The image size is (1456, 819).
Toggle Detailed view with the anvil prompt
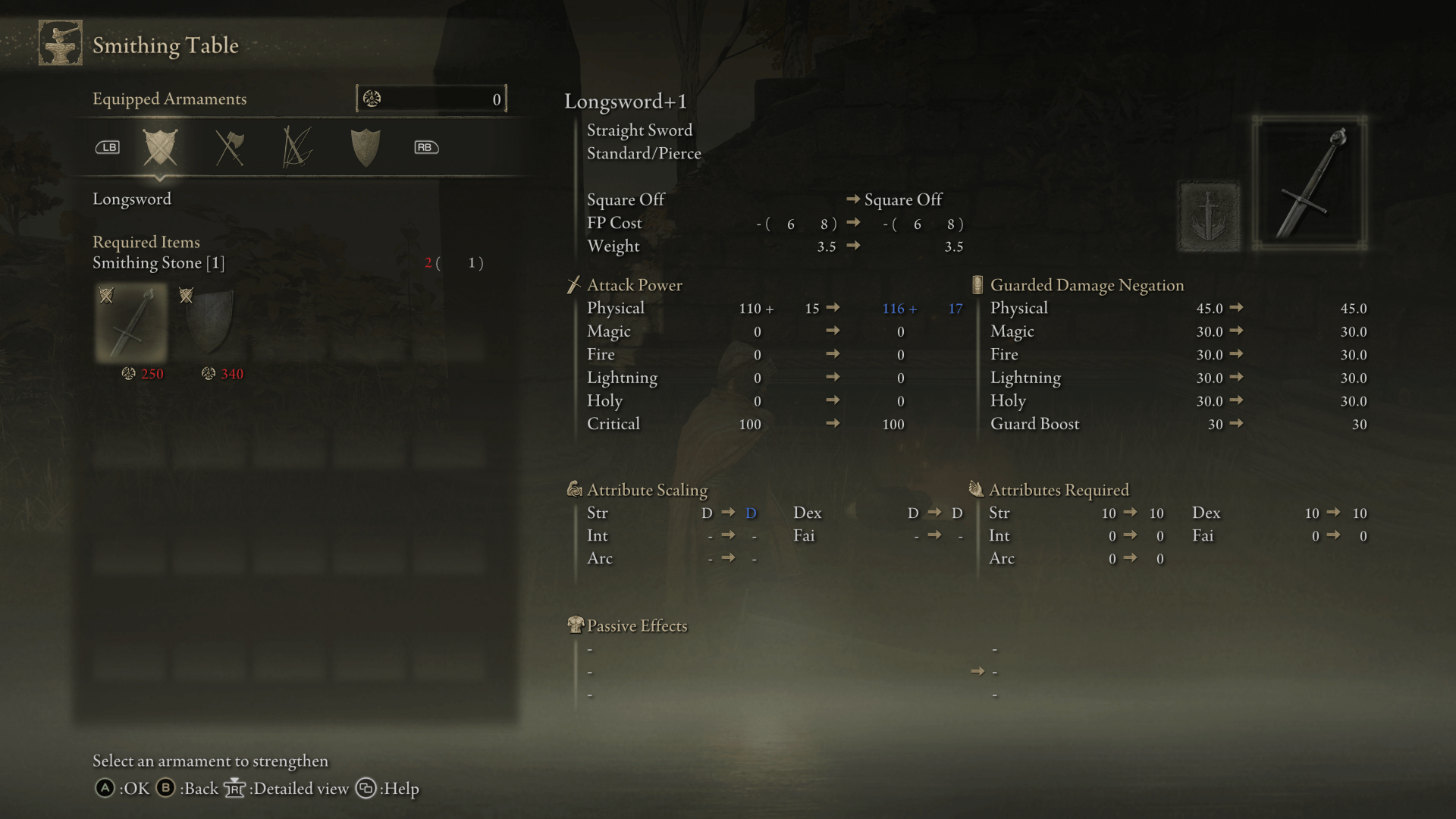pyautogui.click(x=235, y=789)
